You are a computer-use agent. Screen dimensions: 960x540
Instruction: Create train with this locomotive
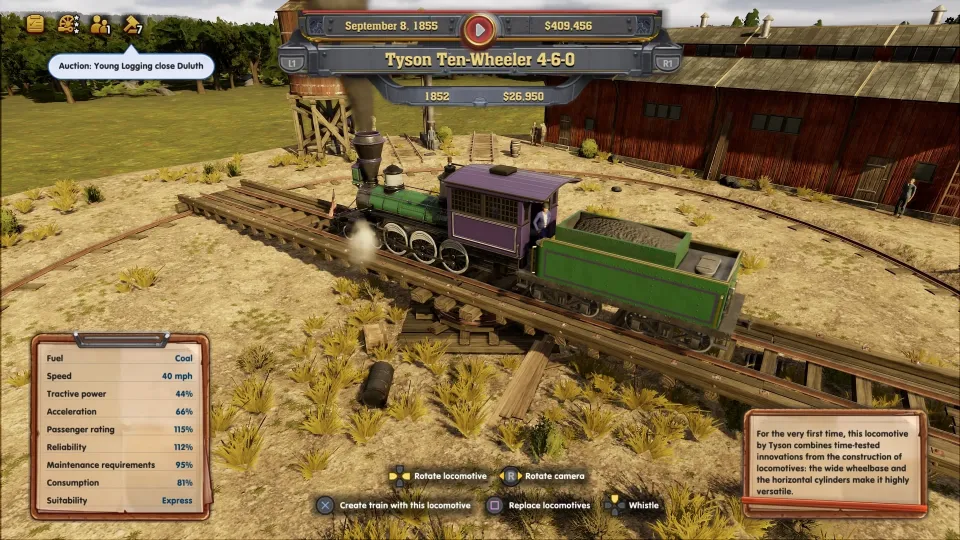(393, 505)
